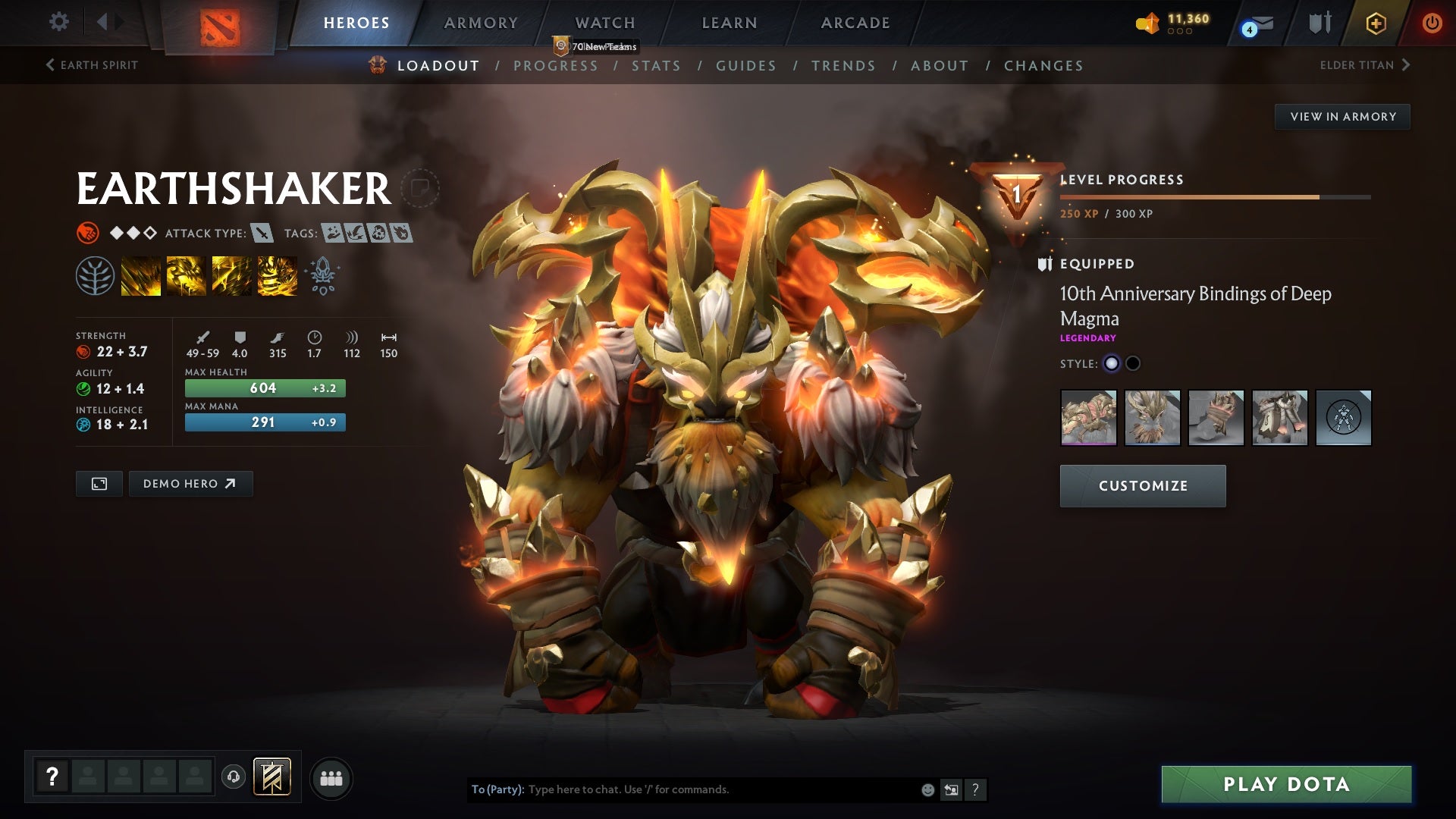Launch the Demo Hero mode
This screenshot has height=819, width=1456.
pyautogui.click(x=190, y=484)
